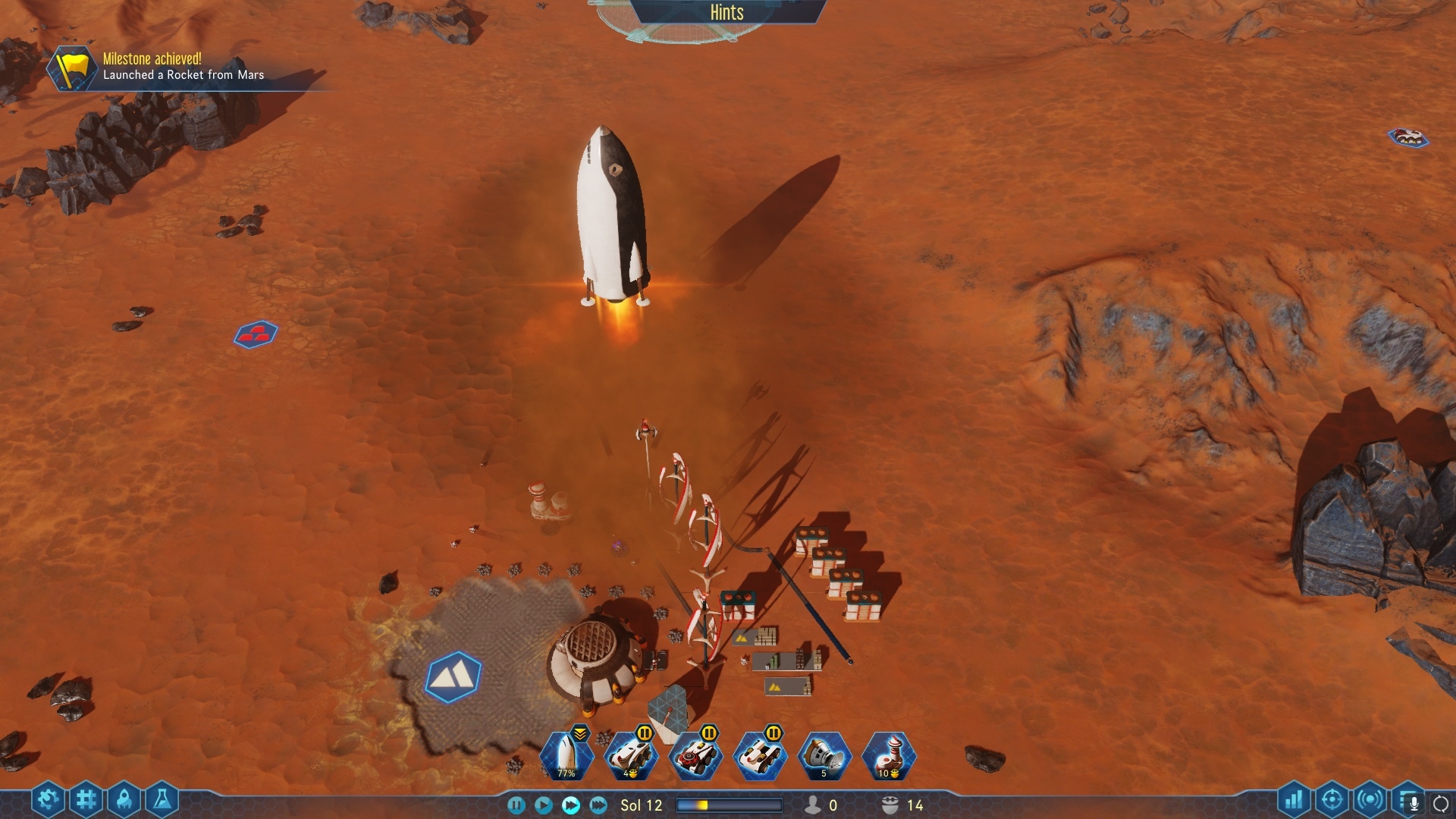Click the Sol 12 progress bar
The image size is (1456, 819).
click(x=732, y=806)
